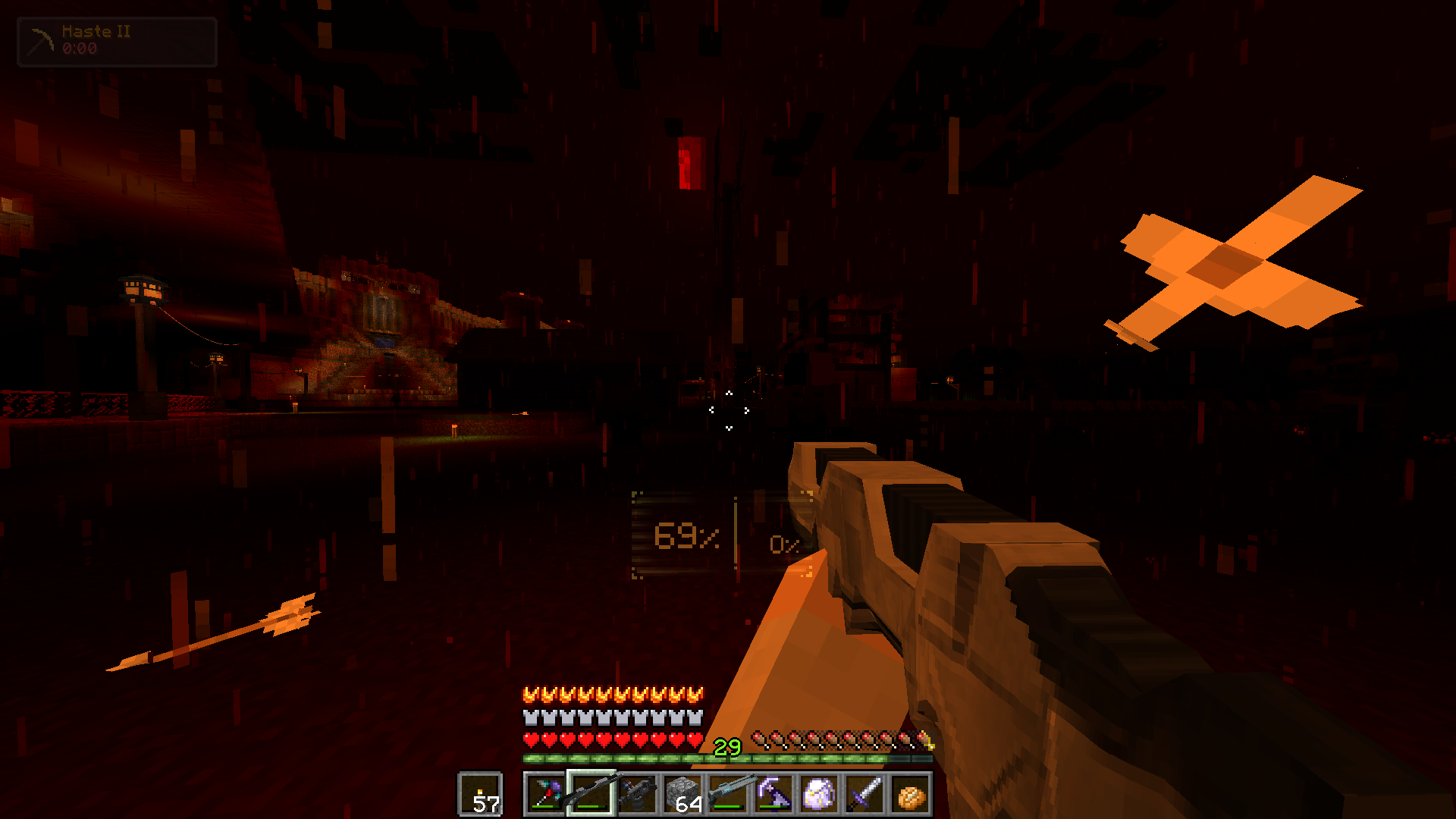The width and height of the screenshot is (1456, 819).
Task: Choose the heavy launcher weapon slot
Action: [637, 795]
